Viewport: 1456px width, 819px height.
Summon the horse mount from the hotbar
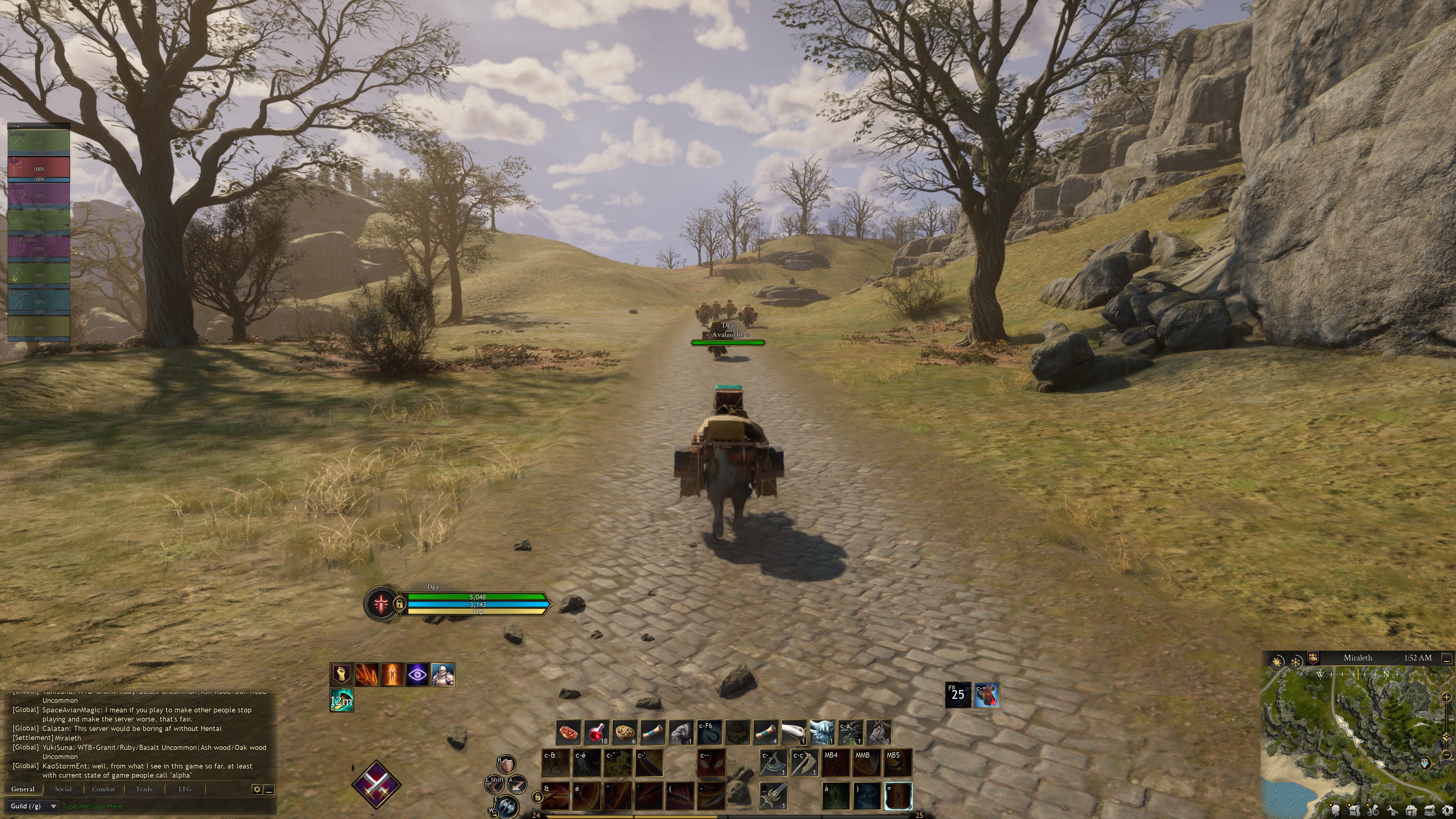tap(879, 733)
